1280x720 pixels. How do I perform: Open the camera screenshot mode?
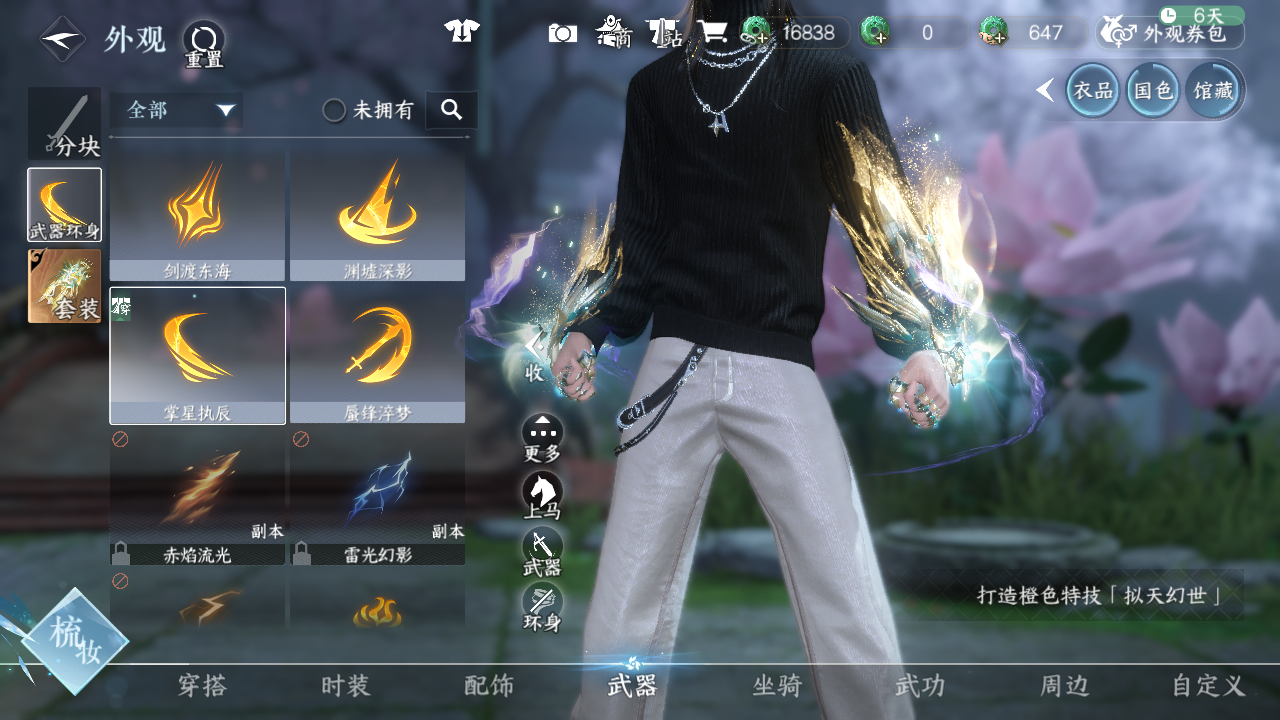[563, 33]
